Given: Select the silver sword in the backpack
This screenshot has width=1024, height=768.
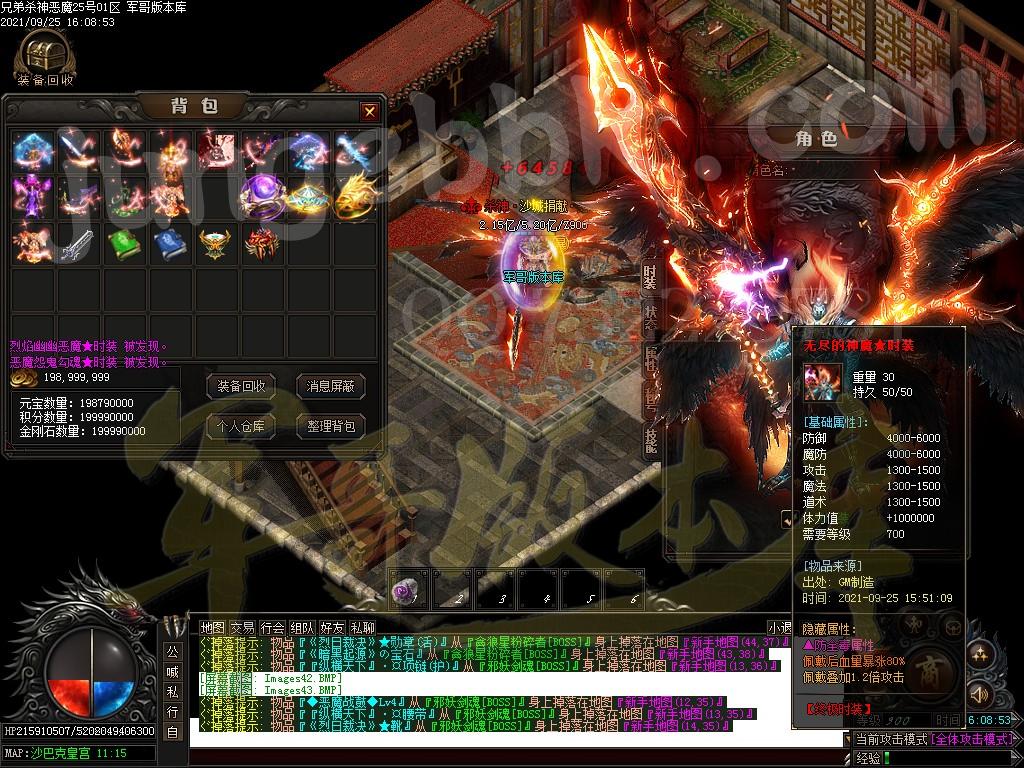Looking at the screenshot, I should [76, 243].
